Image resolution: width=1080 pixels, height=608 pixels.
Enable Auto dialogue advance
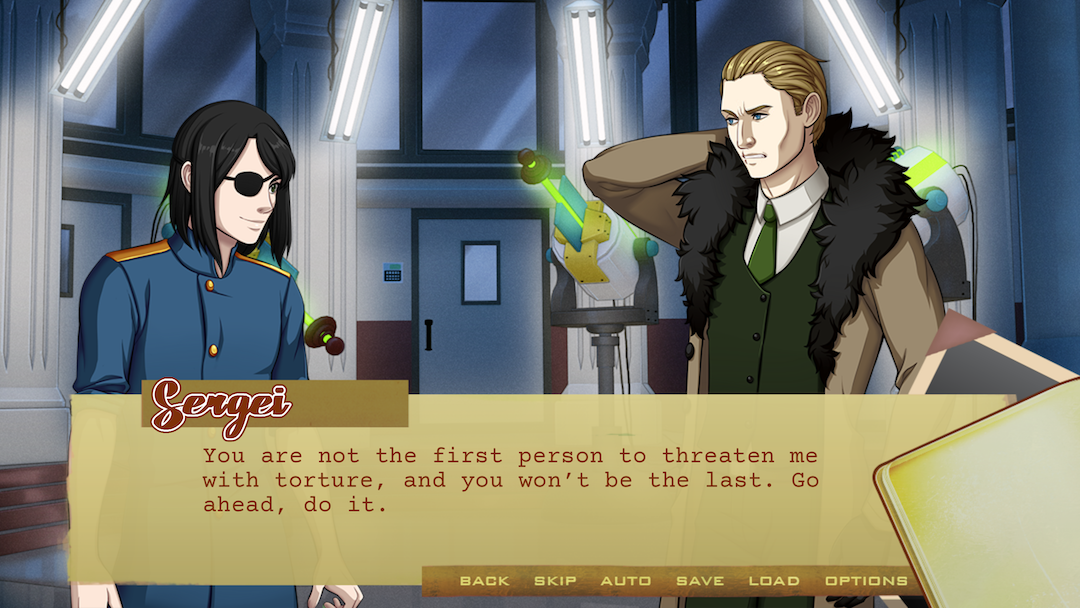(626, 581)
